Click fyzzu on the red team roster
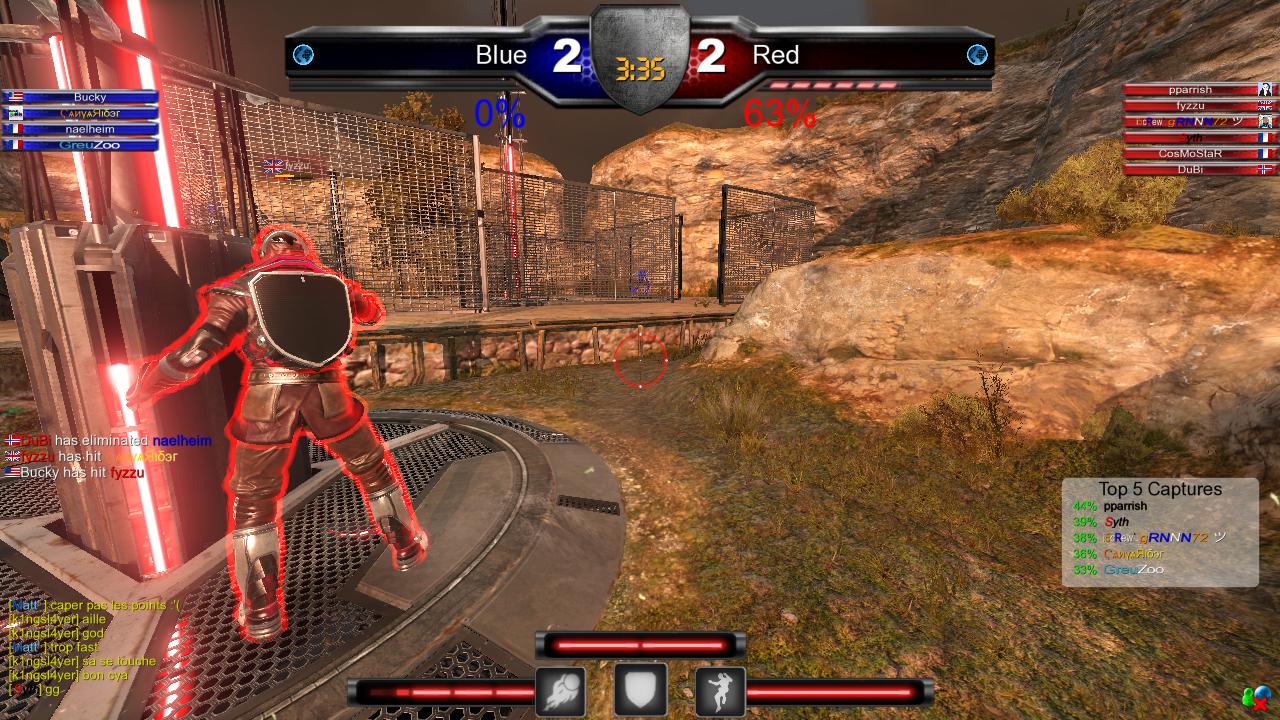Screen dimensions: 1280x720 click(1190, 106)
